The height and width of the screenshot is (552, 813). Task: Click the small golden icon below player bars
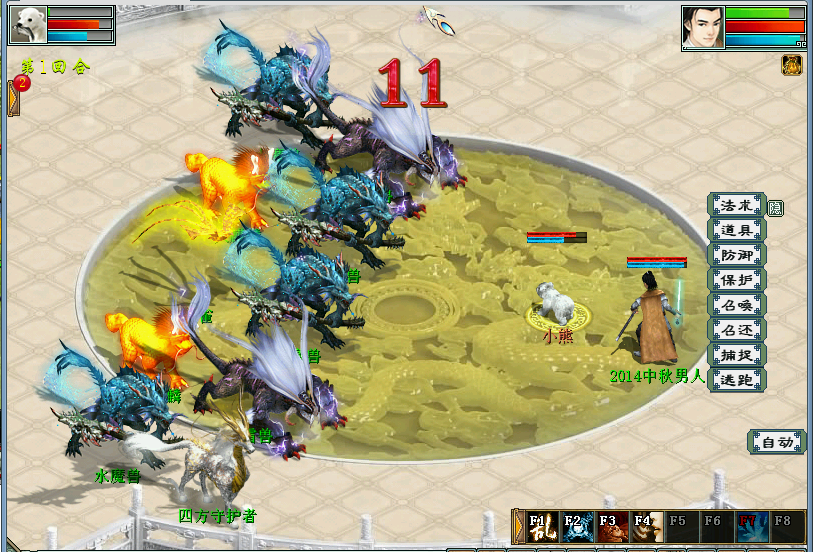click(x=790, y=65)
